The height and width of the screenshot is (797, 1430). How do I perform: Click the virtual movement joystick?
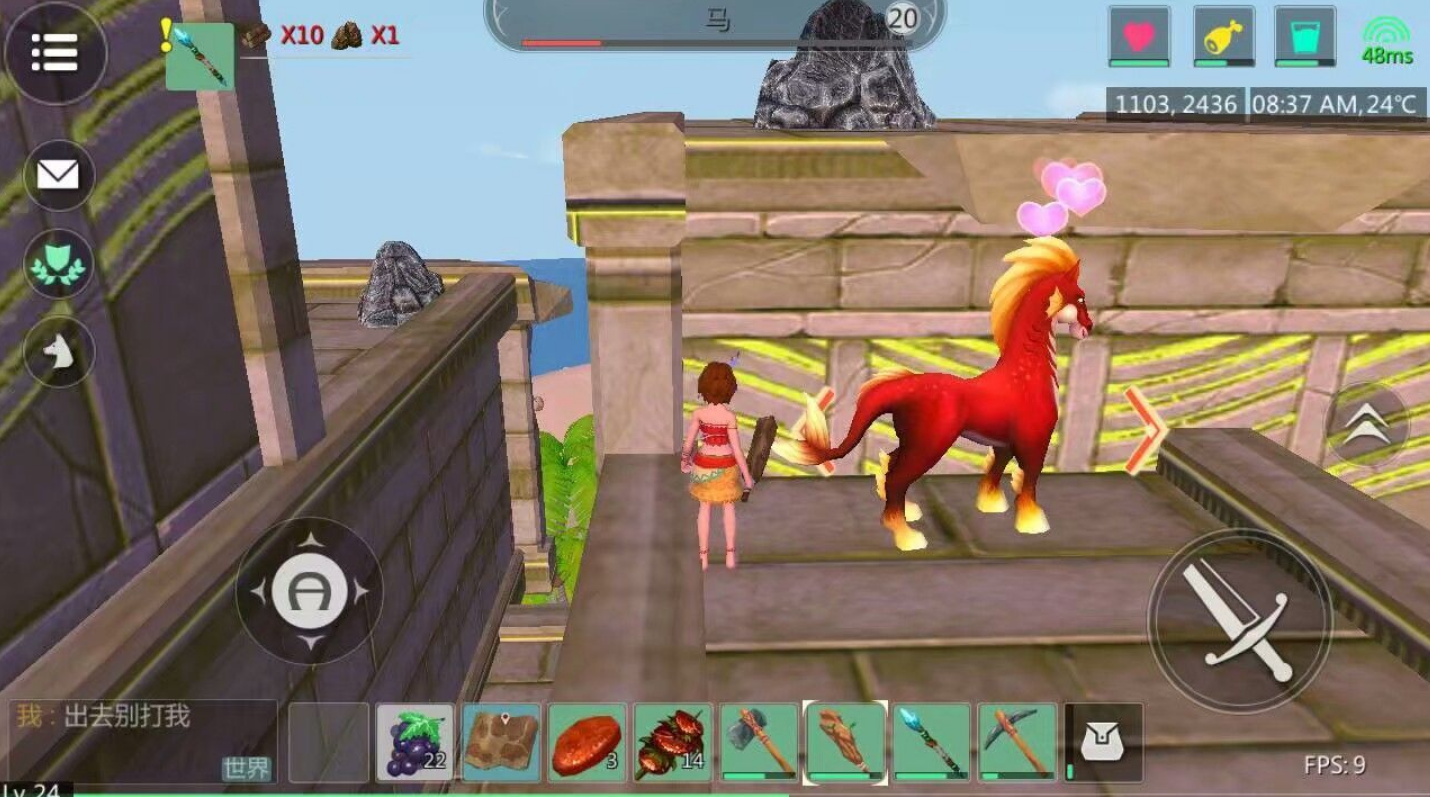pyautogui.click(x=309, y=591)
